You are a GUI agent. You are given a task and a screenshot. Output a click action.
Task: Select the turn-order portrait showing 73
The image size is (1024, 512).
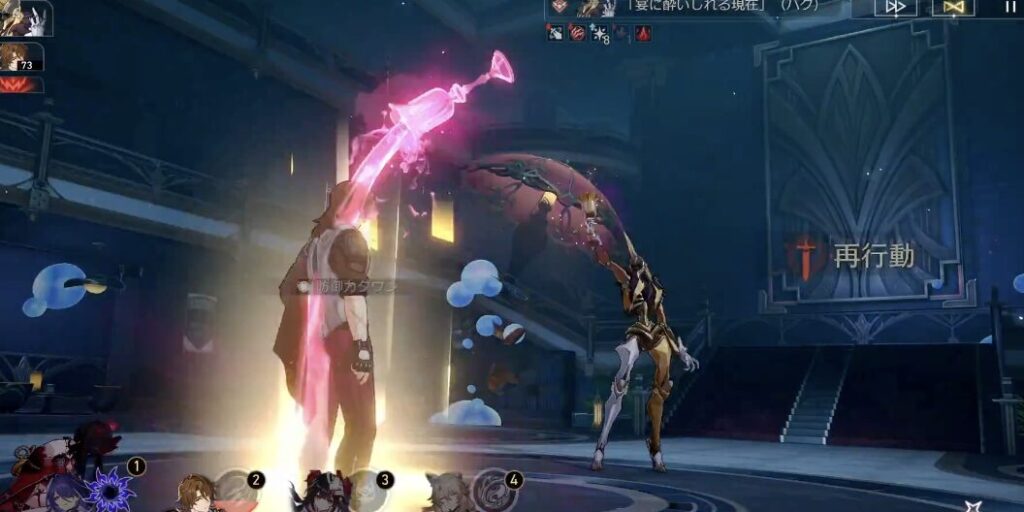point(22,57)
